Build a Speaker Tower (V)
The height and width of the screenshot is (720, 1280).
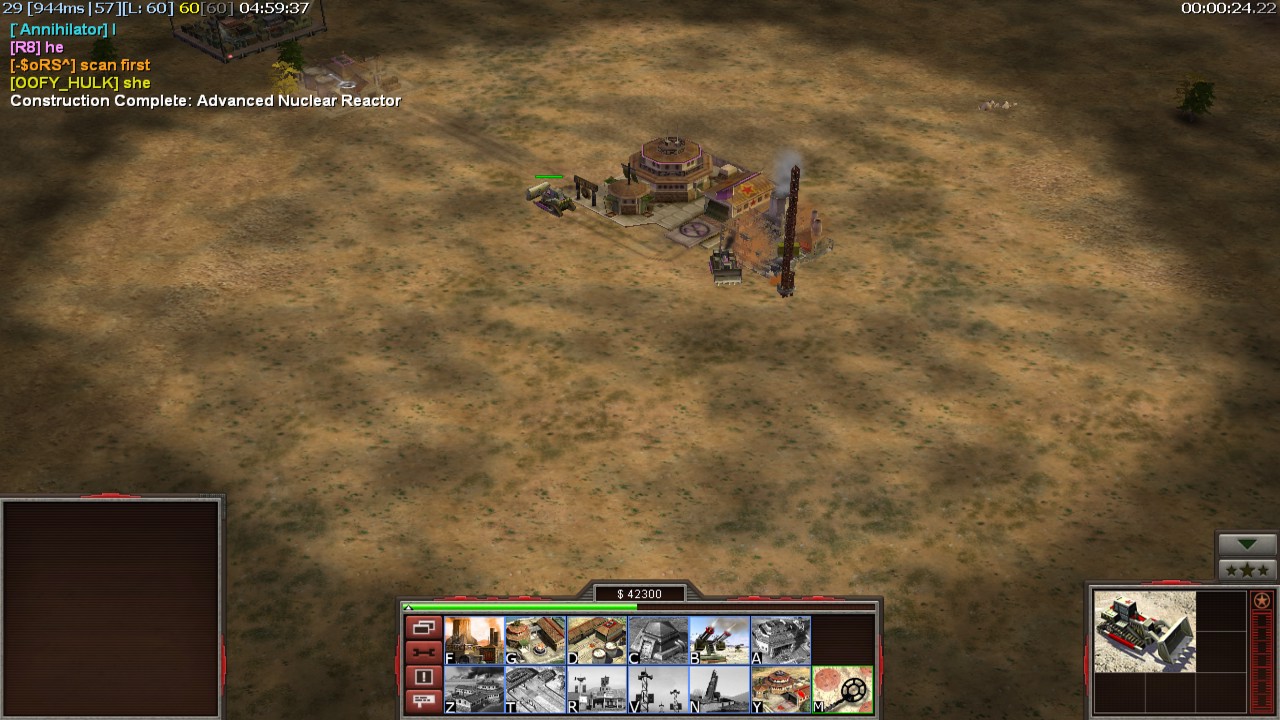(658, 689)
